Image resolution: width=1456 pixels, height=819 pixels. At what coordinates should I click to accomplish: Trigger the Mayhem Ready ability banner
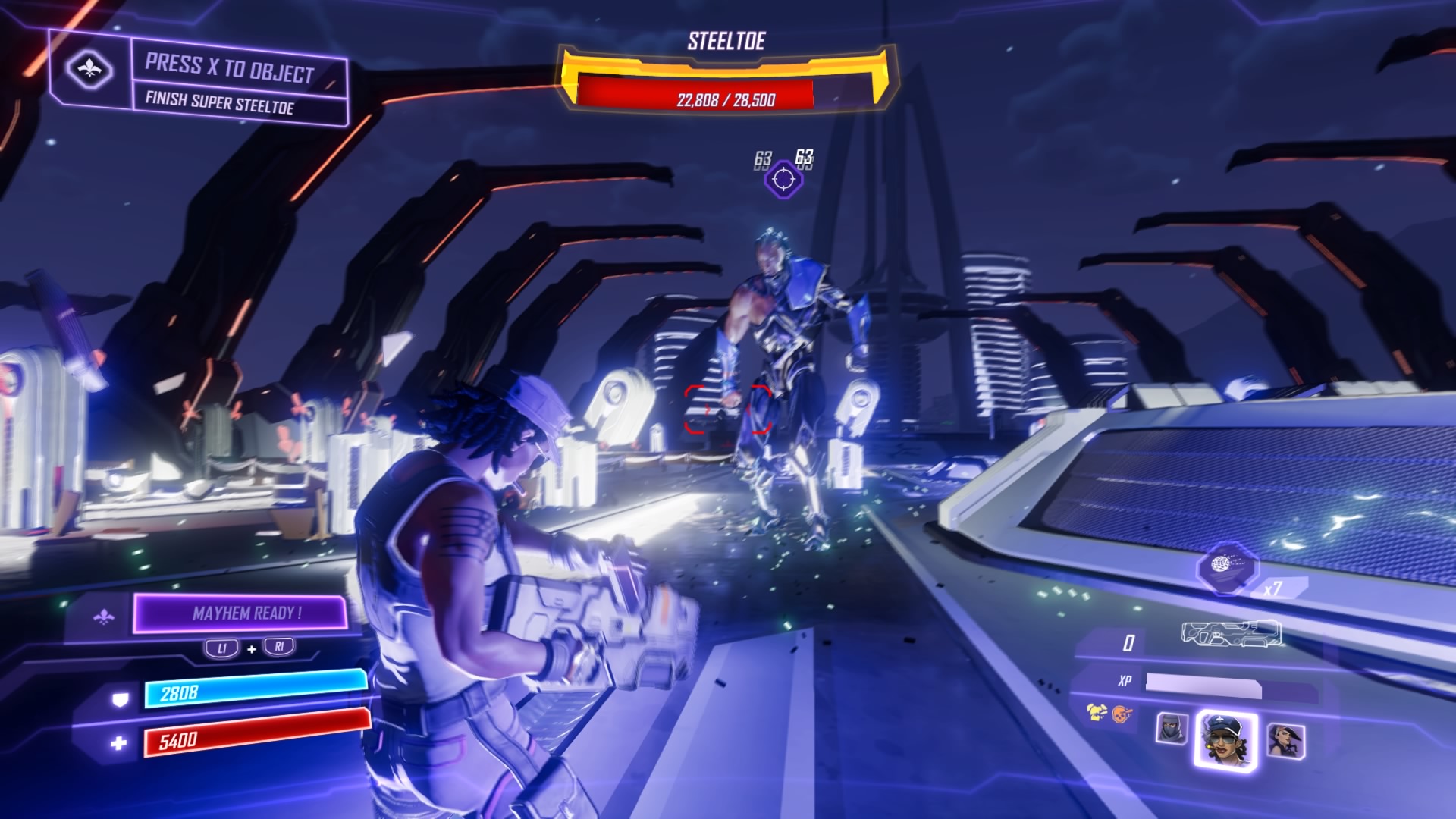(241, 613)
